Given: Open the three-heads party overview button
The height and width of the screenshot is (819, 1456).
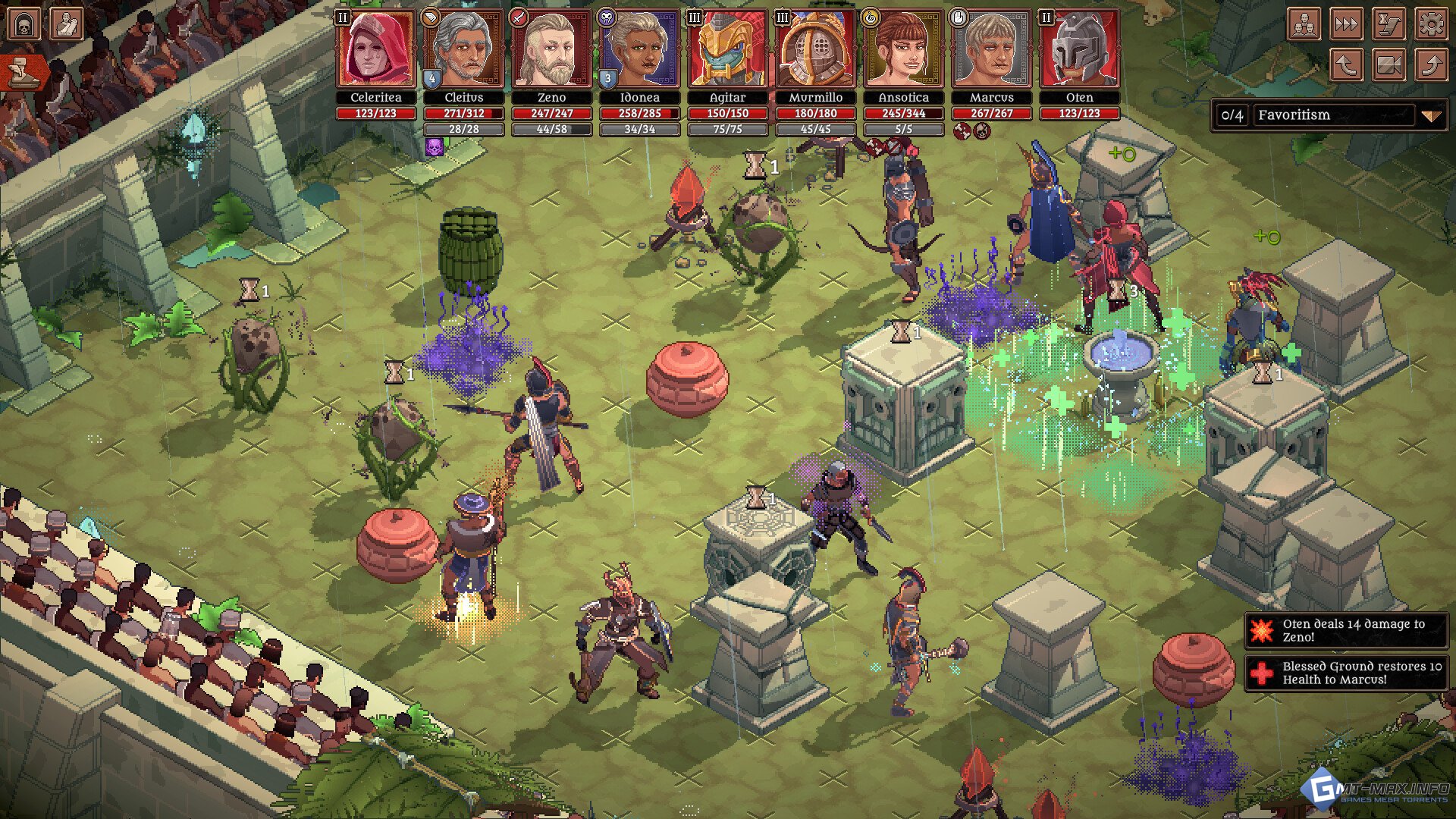Looking at the screenshot, I should (1304, 24).
